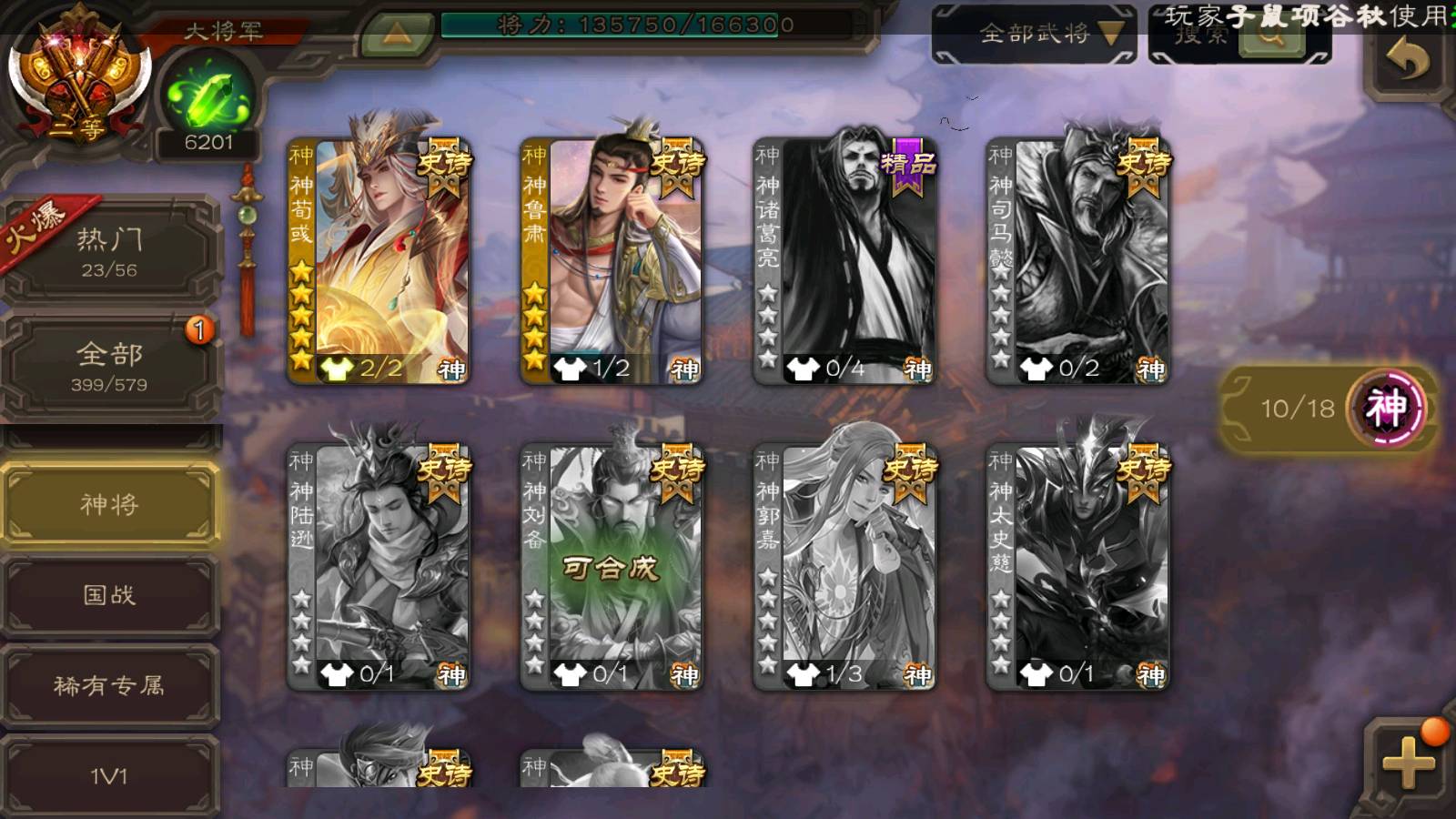Viewport: 1456px width, 819px height.
Task: Choose the 神诸葛亮 card
Action: click(x=844, y=261)
